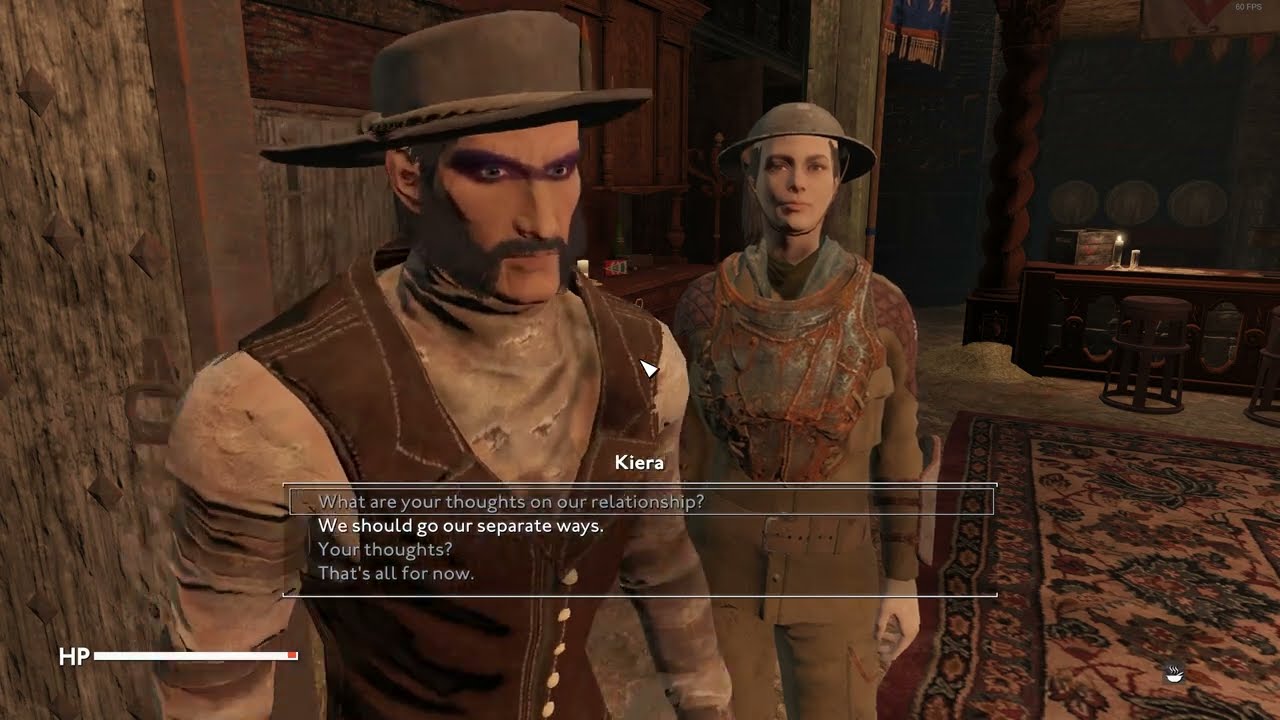The image size is (1280, 720).
Task: End conversation with "That's all for now."
Action: (x=396, y=574)
